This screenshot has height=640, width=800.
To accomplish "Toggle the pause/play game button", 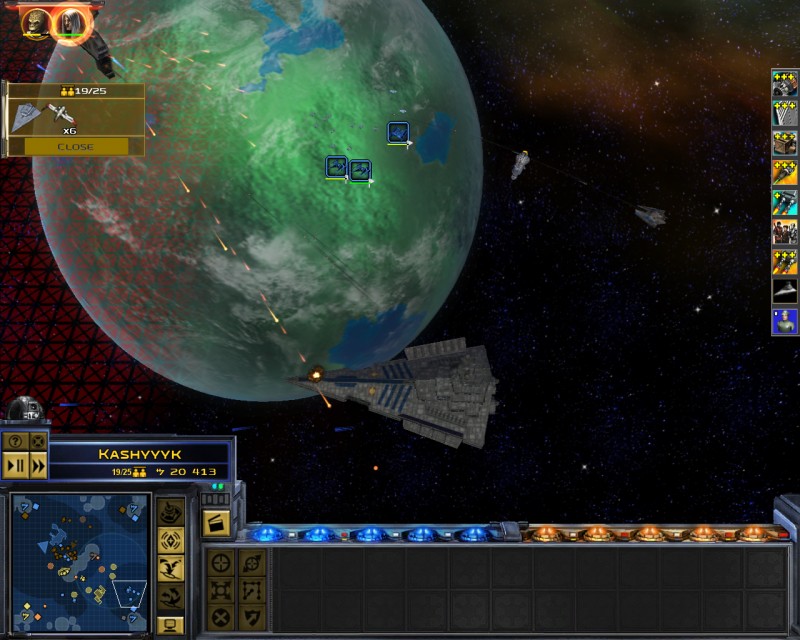I will pos(15,465).
